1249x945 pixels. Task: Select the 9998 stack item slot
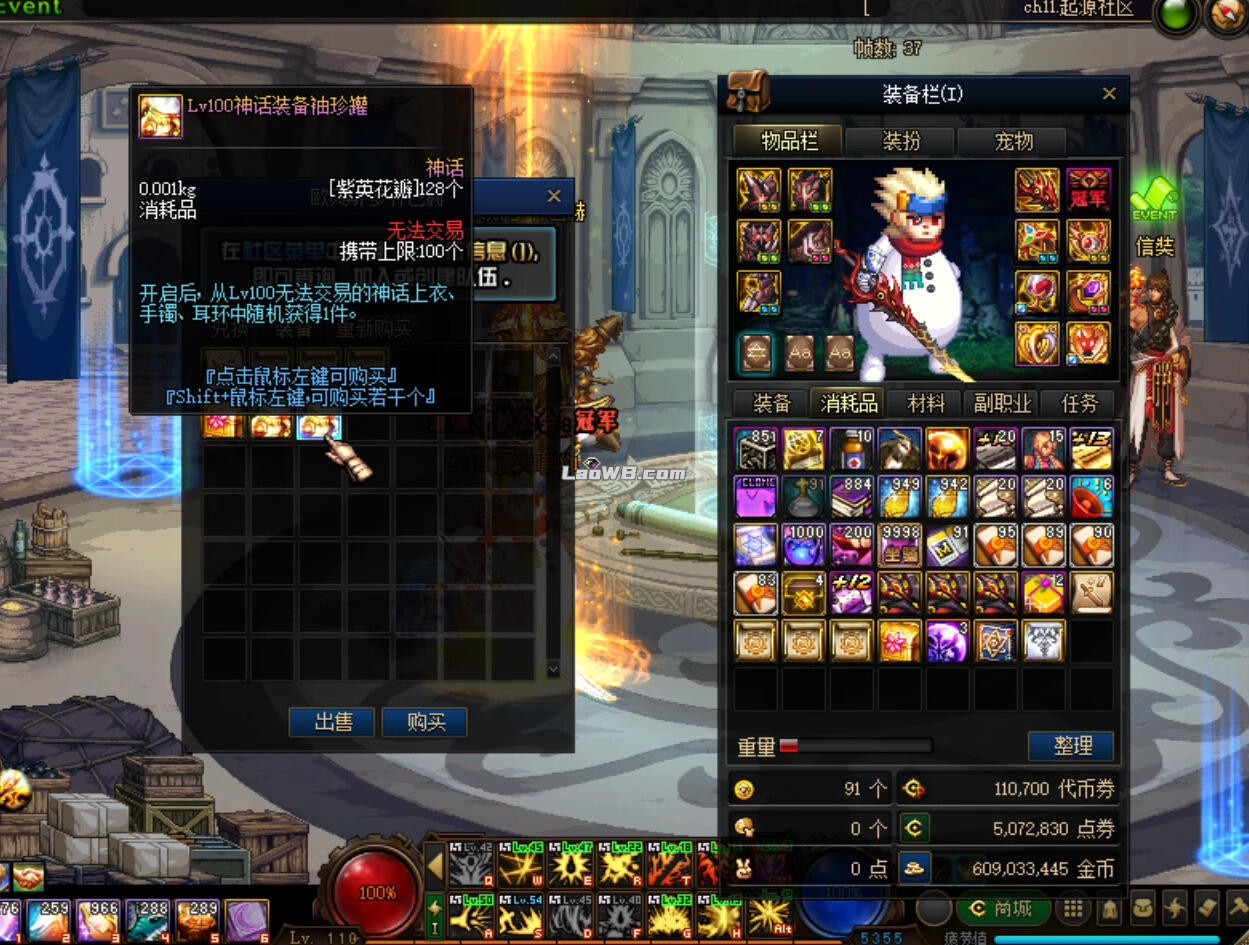click(899, 546)
